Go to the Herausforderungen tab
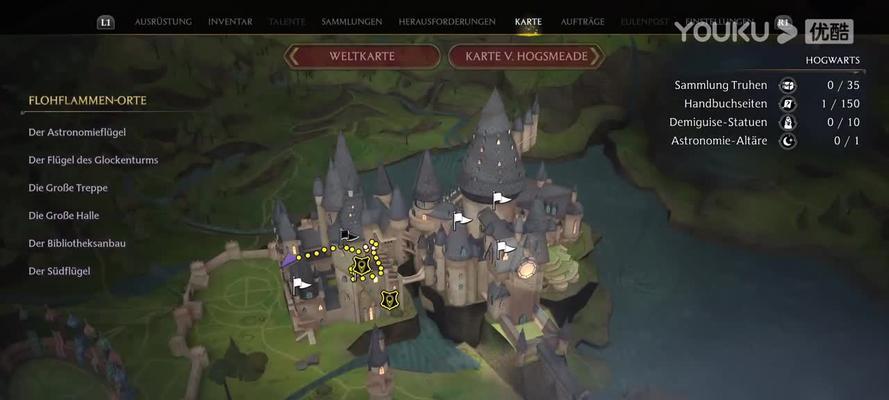889x400 pixels. (447, 22)
